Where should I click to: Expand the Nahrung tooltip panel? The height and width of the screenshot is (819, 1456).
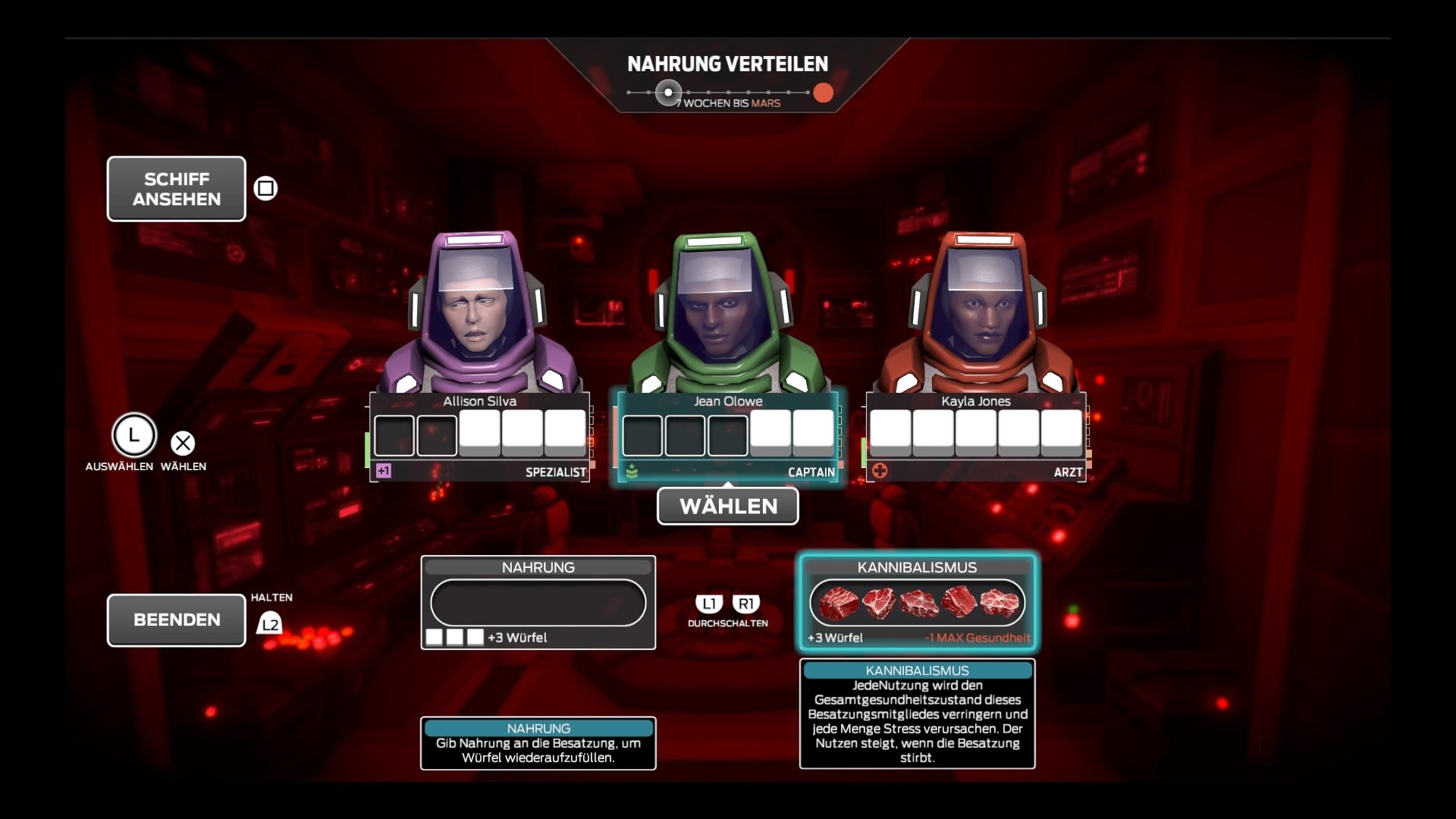(x=537, y=743)
